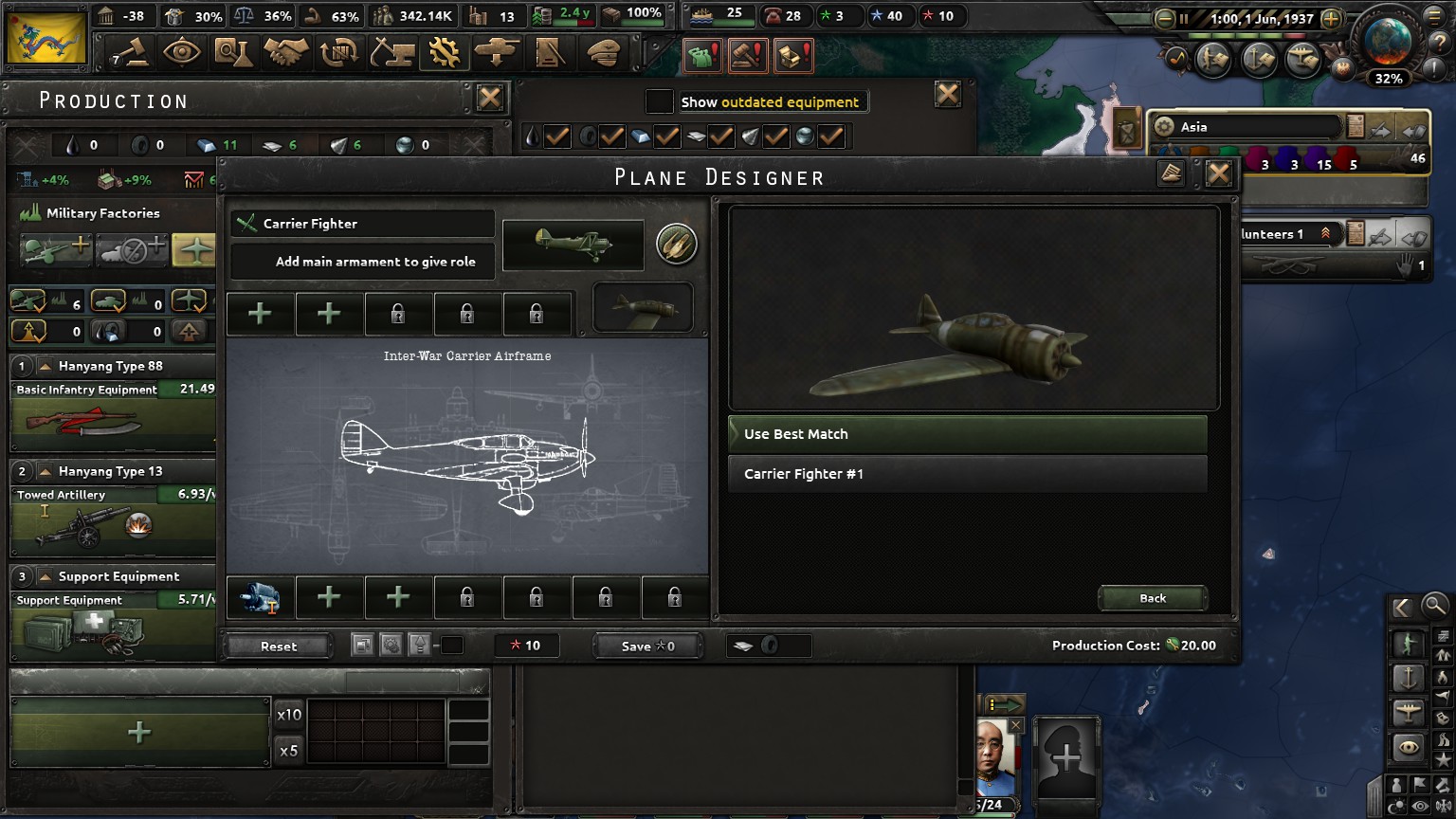
Task: Open the Recruit and Deploy tank icon
Action: (x=496, y=52)
